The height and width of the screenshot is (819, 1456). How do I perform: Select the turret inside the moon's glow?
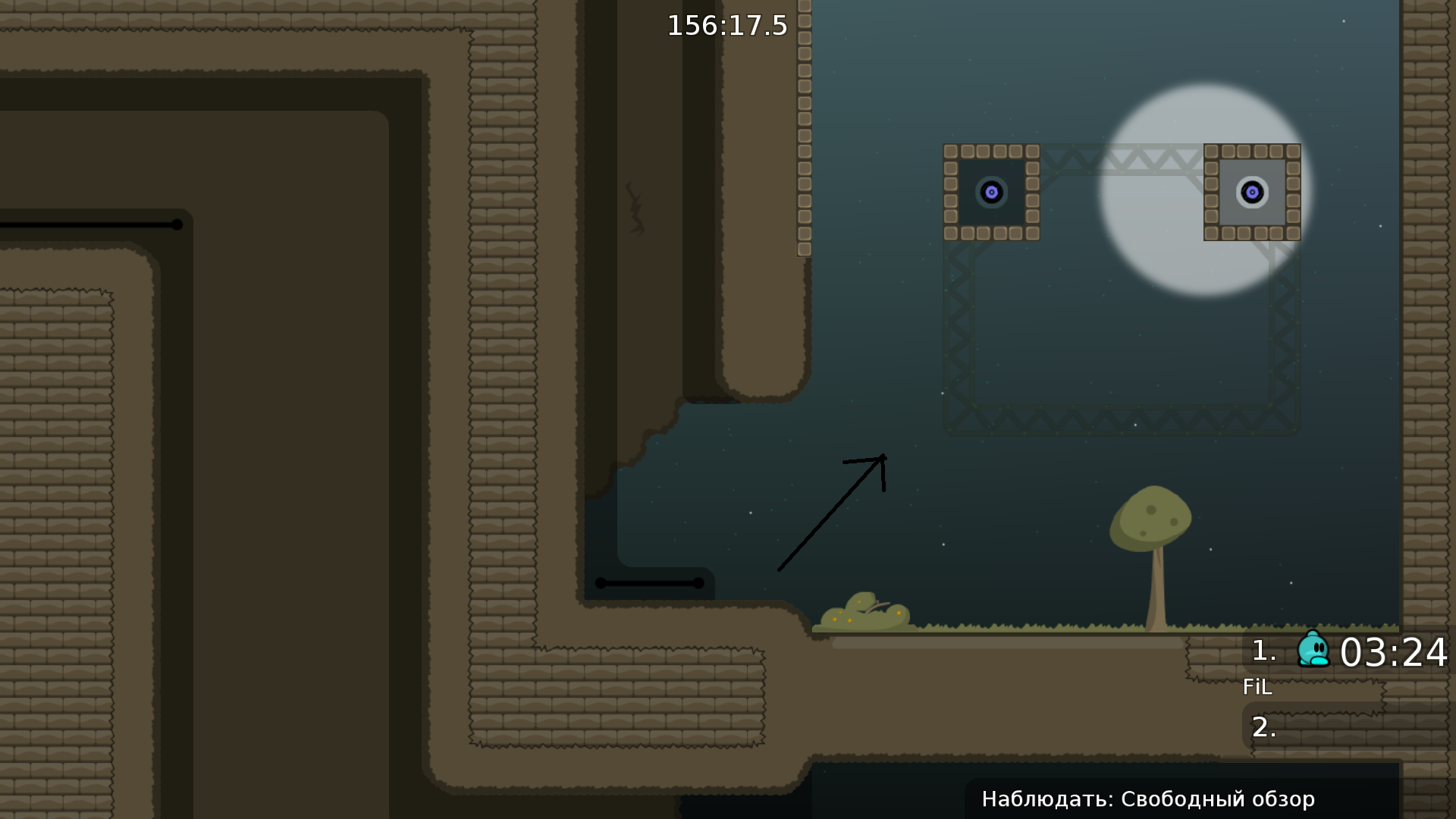click(x=1251, y=192)
